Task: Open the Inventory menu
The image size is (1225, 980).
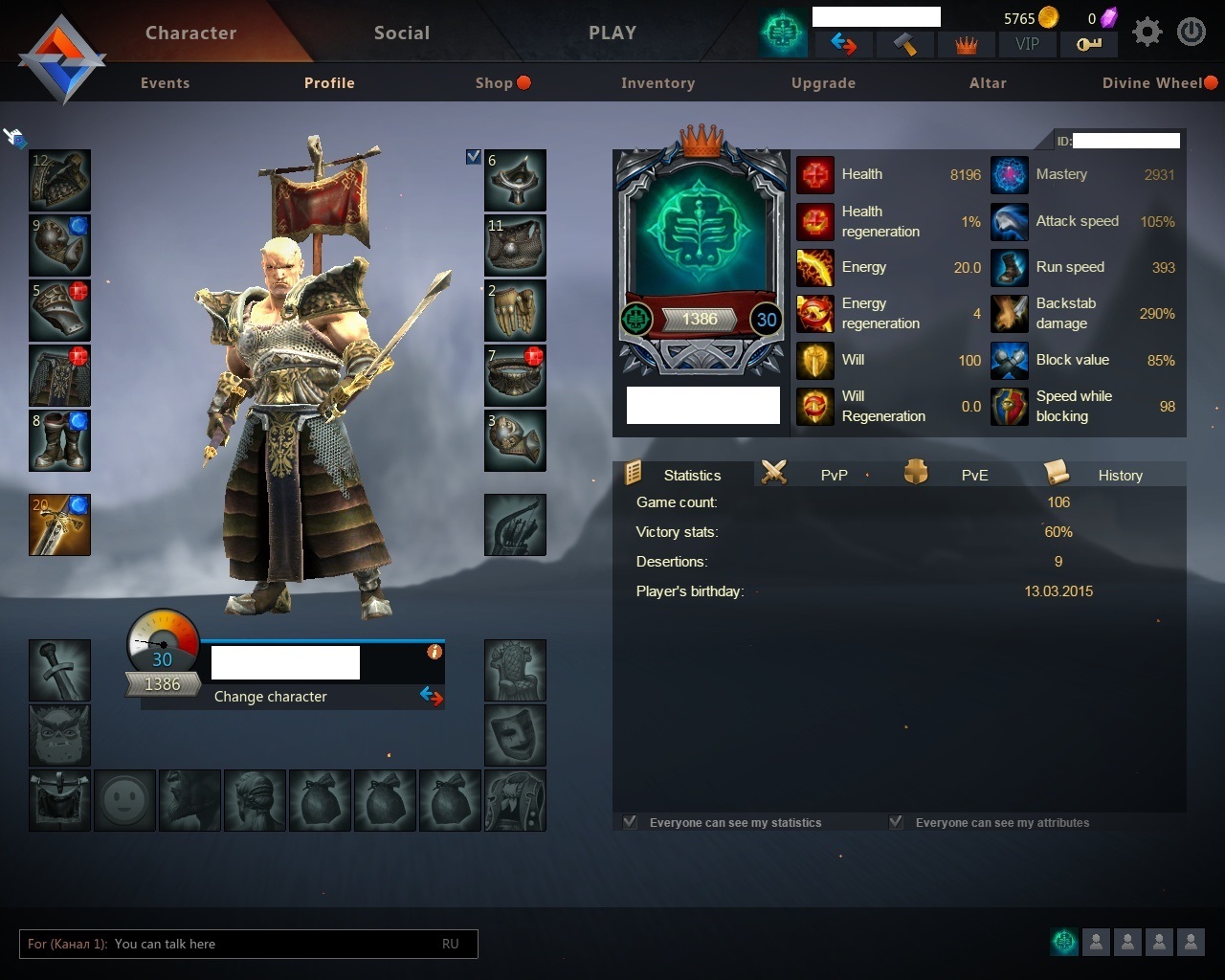Action: point(657,83)
